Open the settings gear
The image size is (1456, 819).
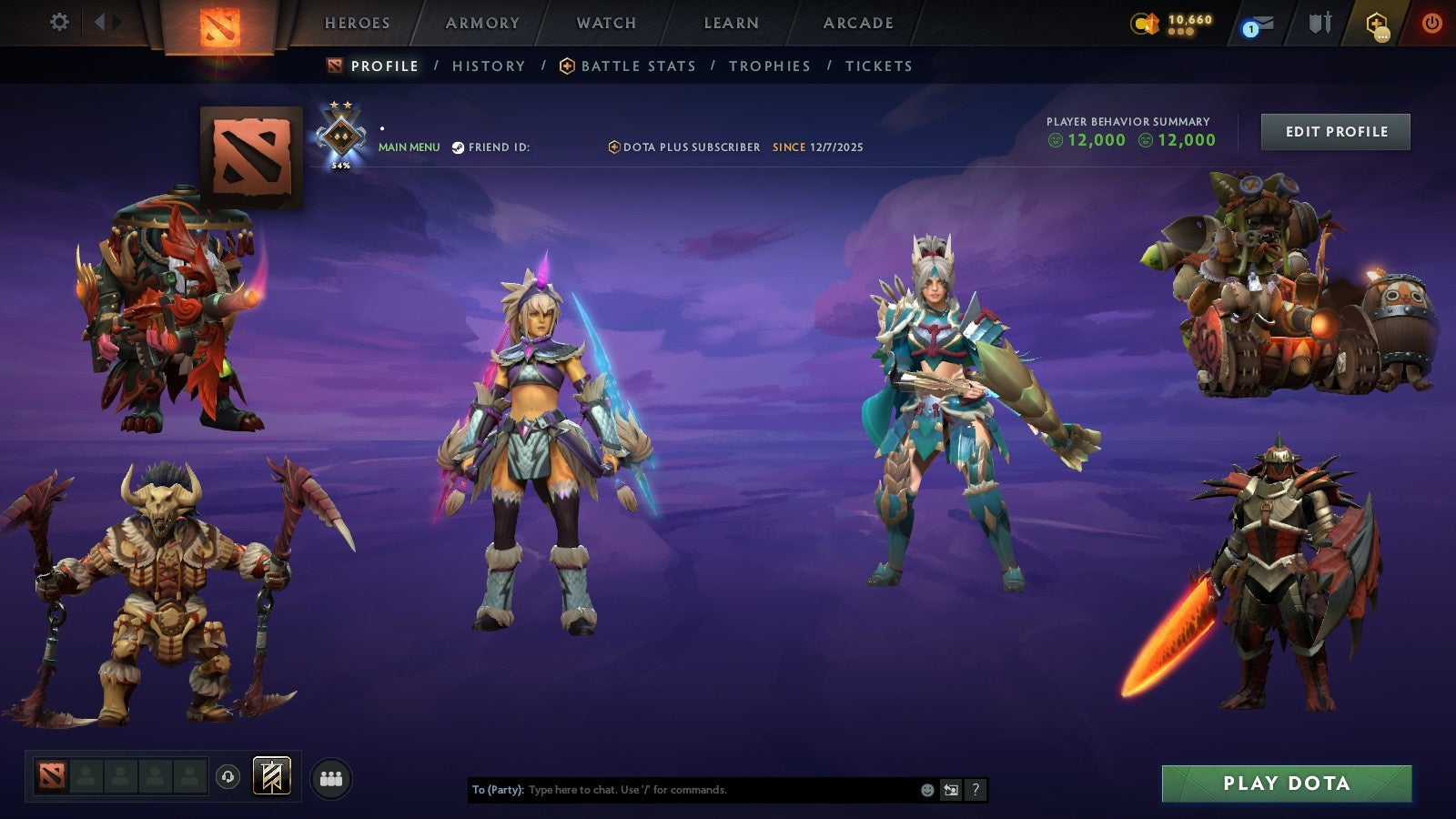click(x=59, y=23)
